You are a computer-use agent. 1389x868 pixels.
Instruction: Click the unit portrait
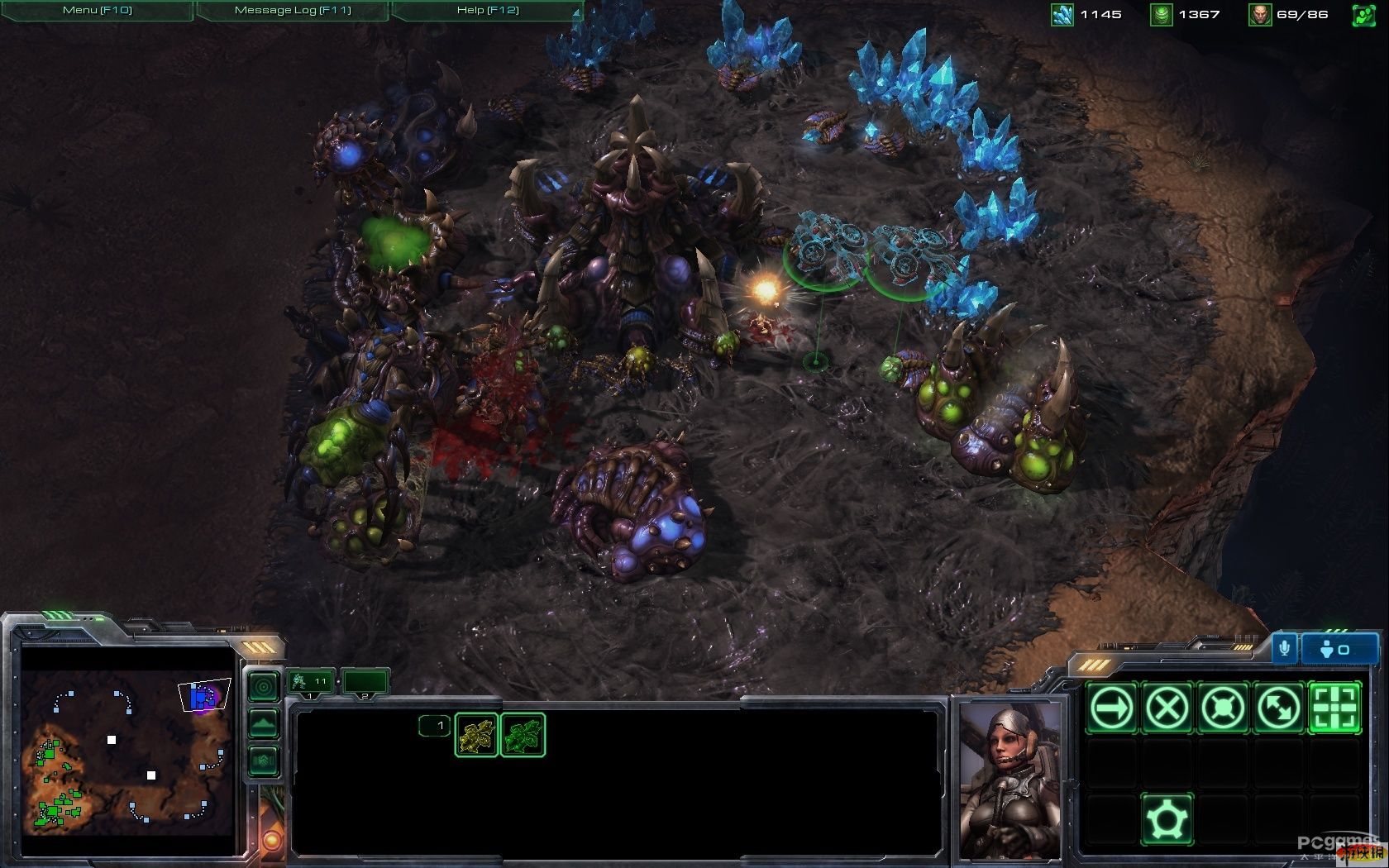click(1011, 779)
